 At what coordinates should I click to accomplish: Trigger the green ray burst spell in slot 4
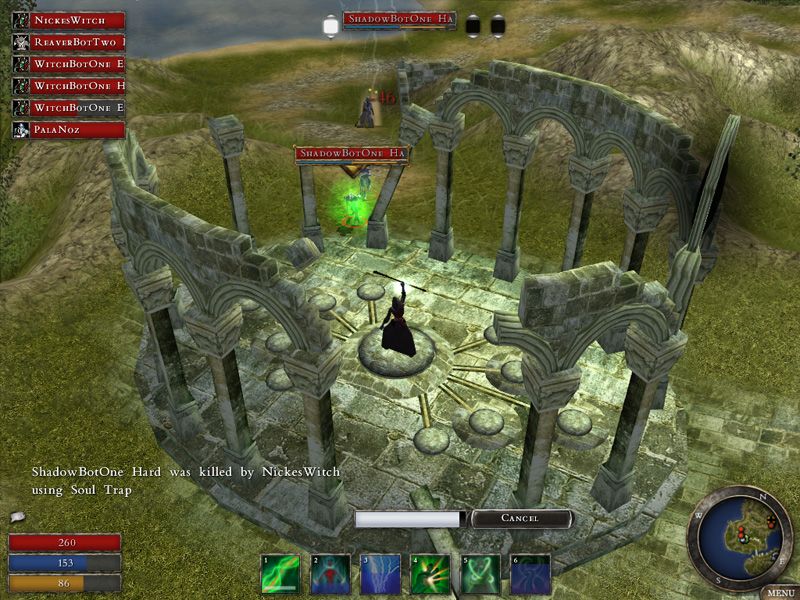click(x=430, y=574)
